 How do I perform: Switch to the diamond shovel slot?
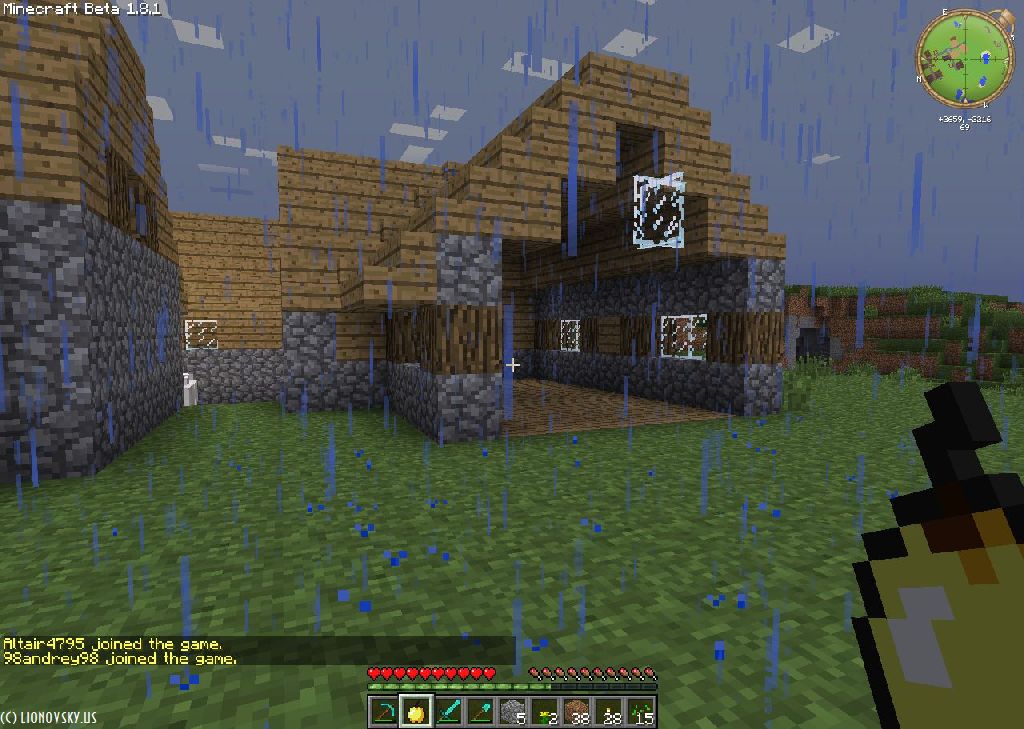tap(480, 712)
